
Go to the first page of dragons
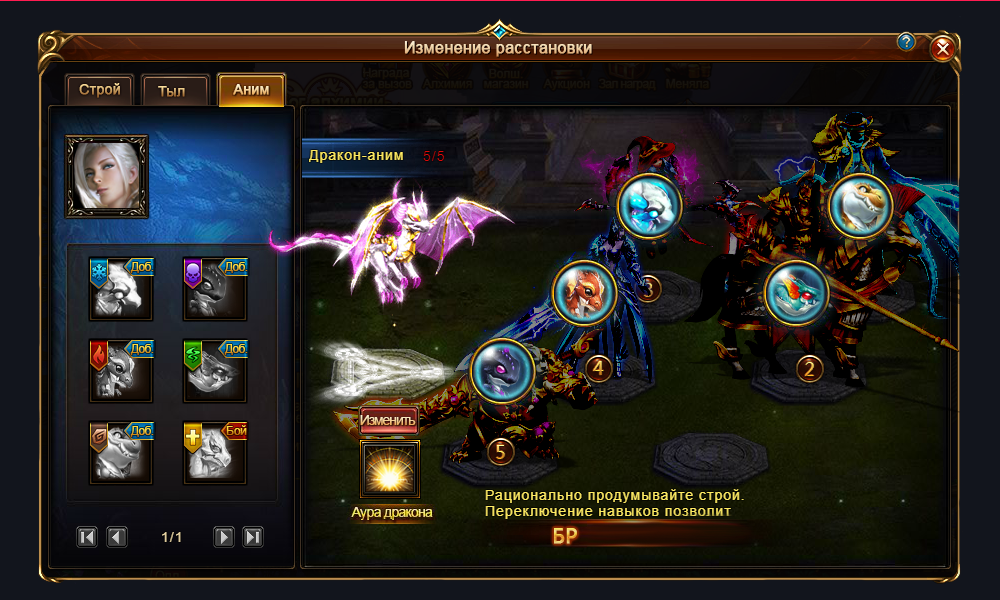click(87, 537)
